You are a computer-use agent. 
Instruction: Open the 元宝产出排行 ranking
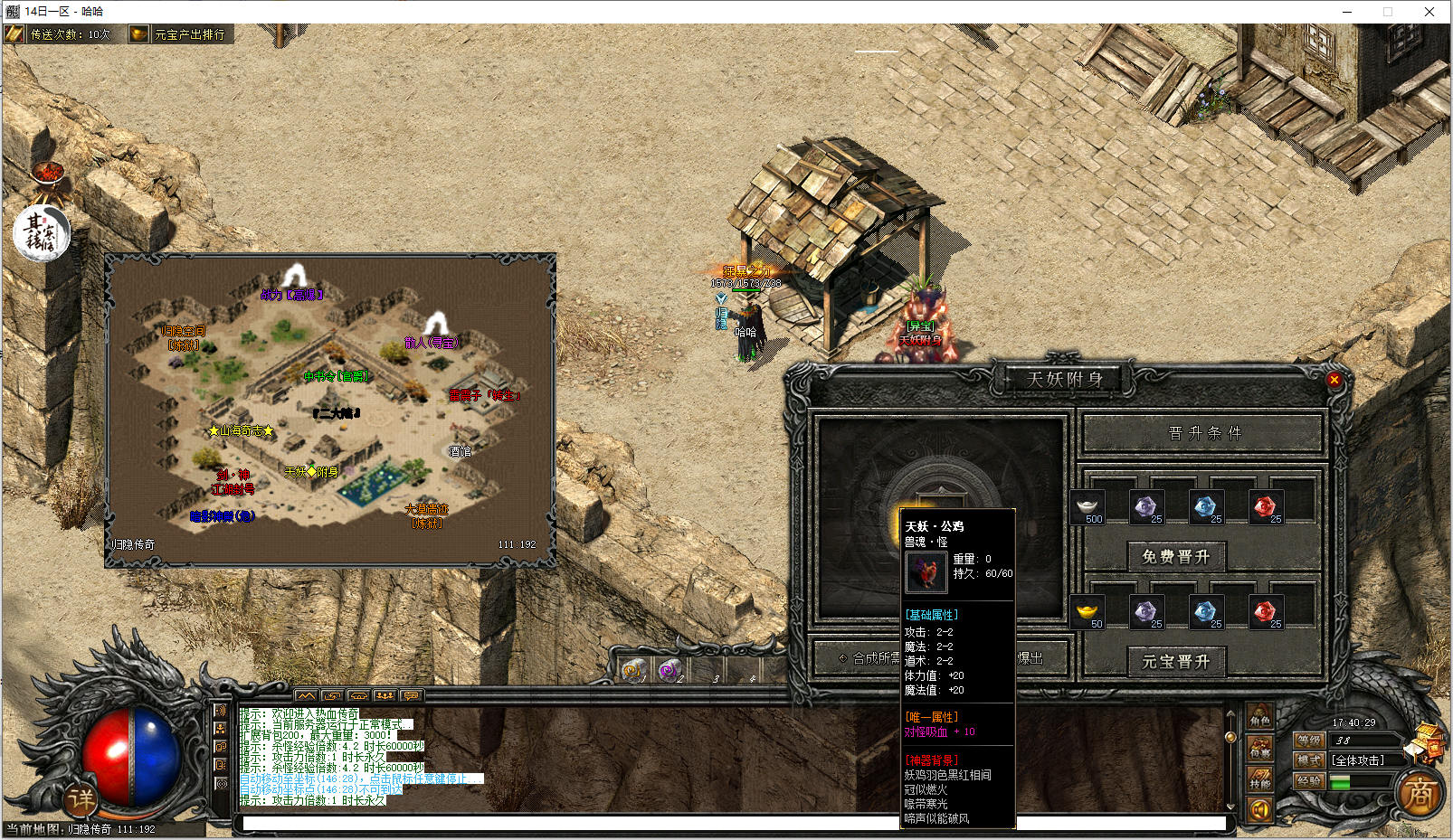[181, 34]
